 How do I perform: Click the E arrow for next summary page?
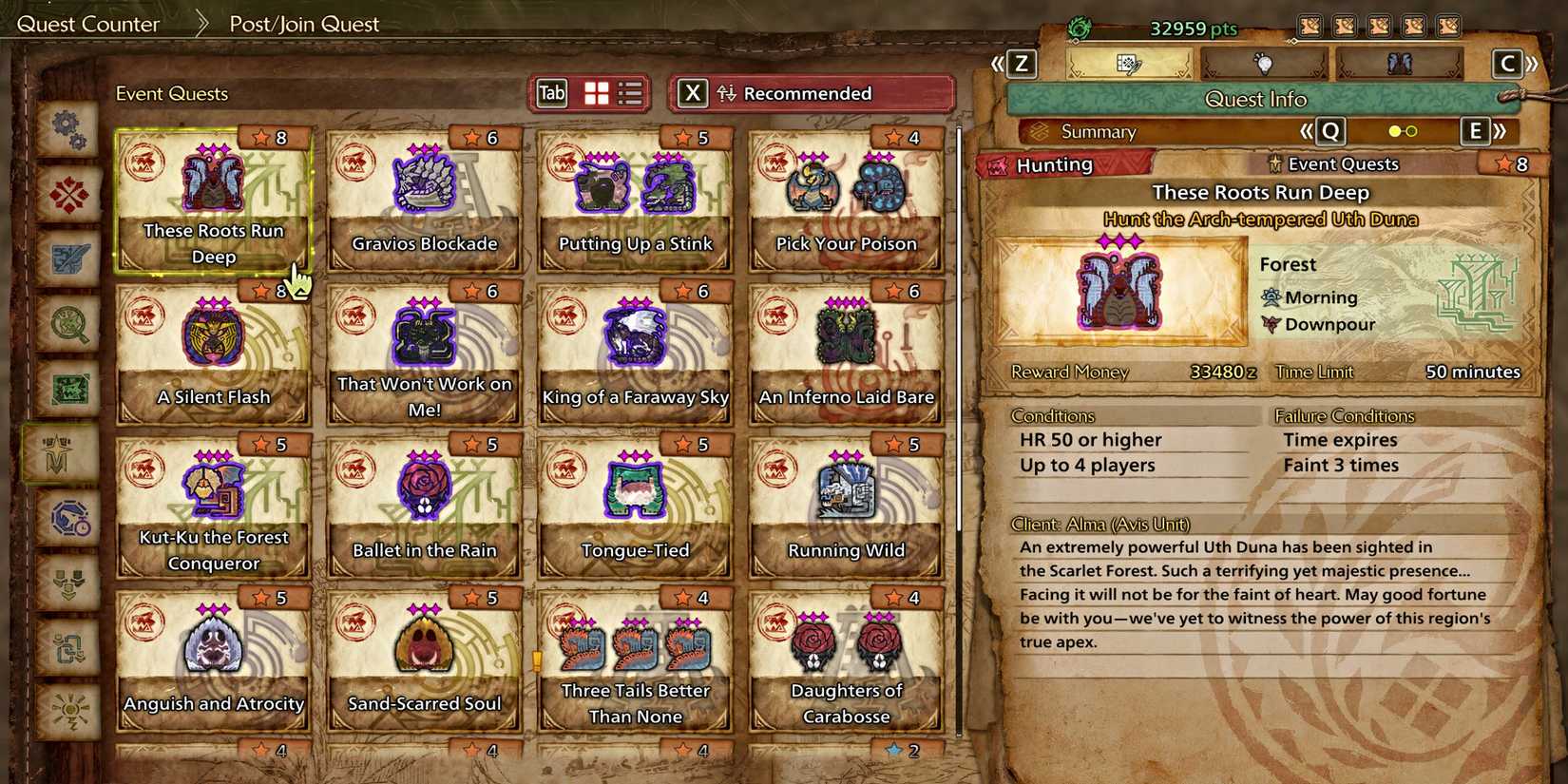point(1476,132)
